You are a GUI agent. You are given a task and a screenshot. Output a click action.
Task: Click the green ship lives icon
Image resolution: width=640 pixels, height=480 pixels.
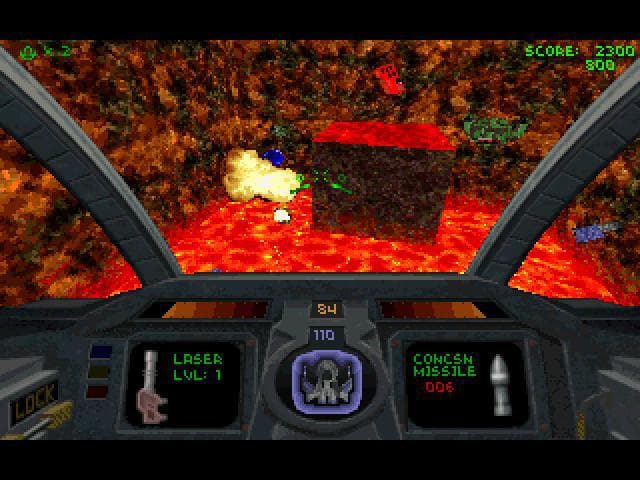click(27, 48)
